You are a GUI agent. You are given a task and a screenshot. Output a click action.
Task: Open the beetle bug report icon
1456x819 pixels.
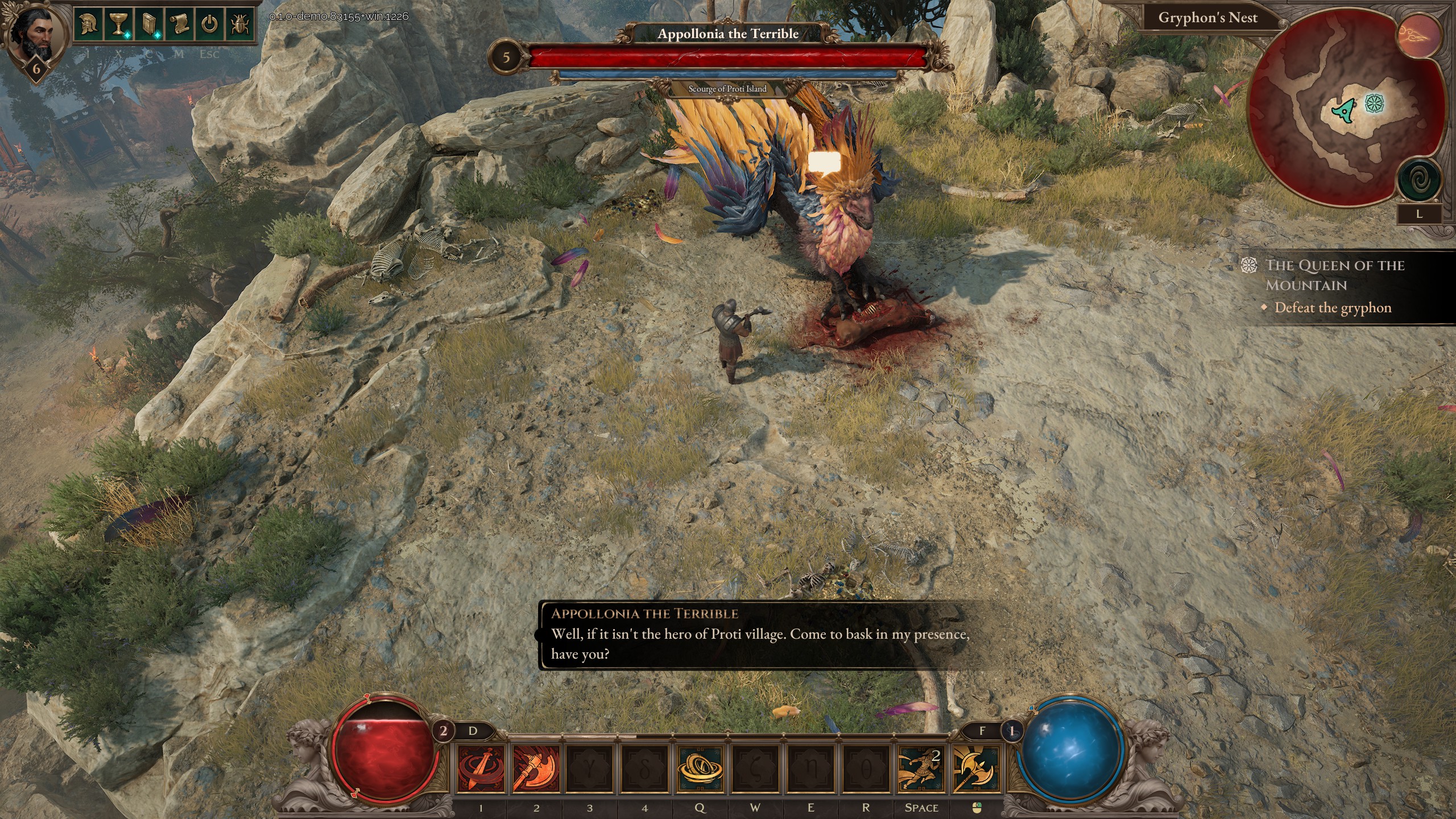(x=240, y=25)
